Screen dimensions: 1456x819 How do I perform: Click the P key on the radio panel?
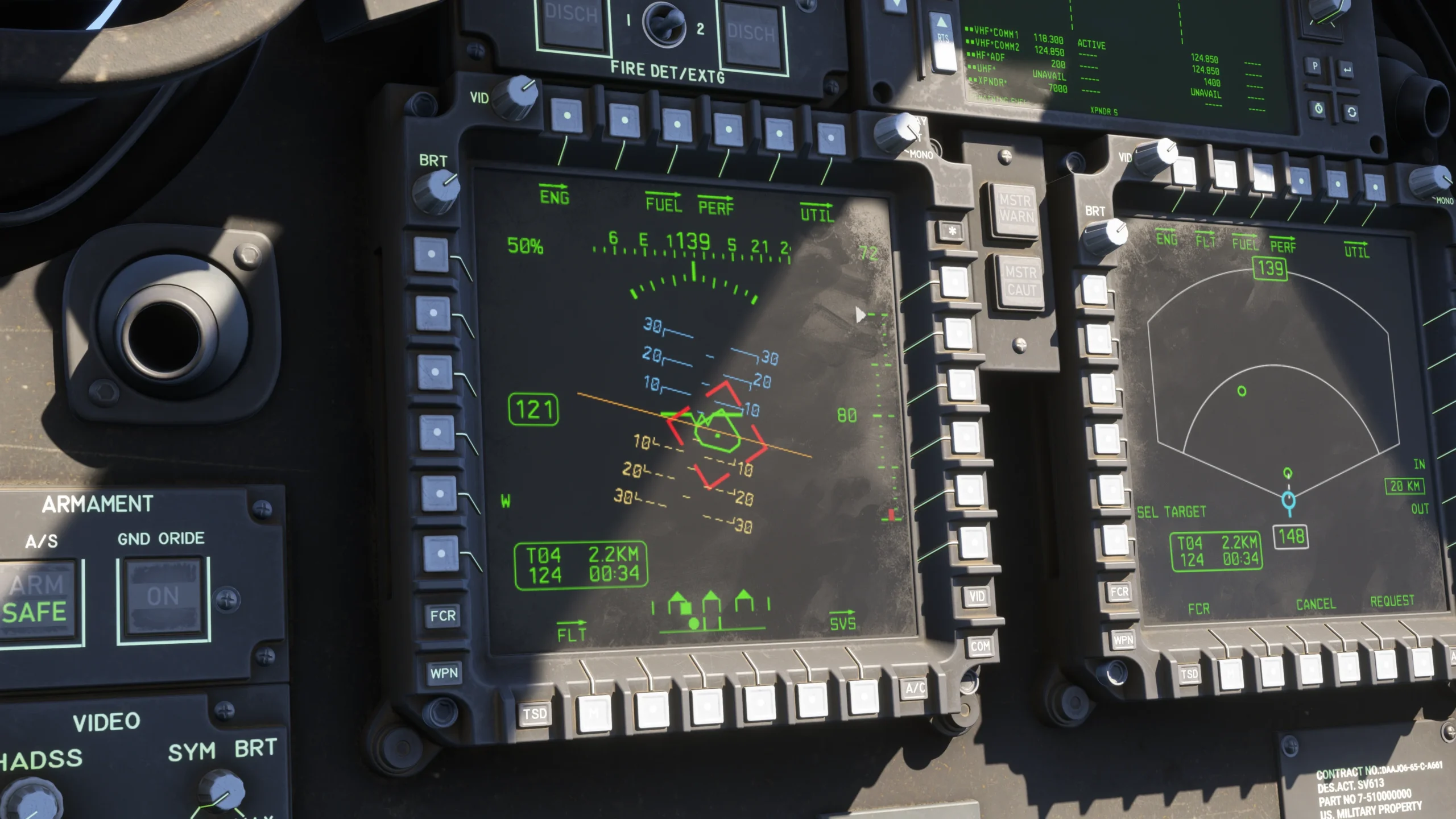tap(1315, 67)
